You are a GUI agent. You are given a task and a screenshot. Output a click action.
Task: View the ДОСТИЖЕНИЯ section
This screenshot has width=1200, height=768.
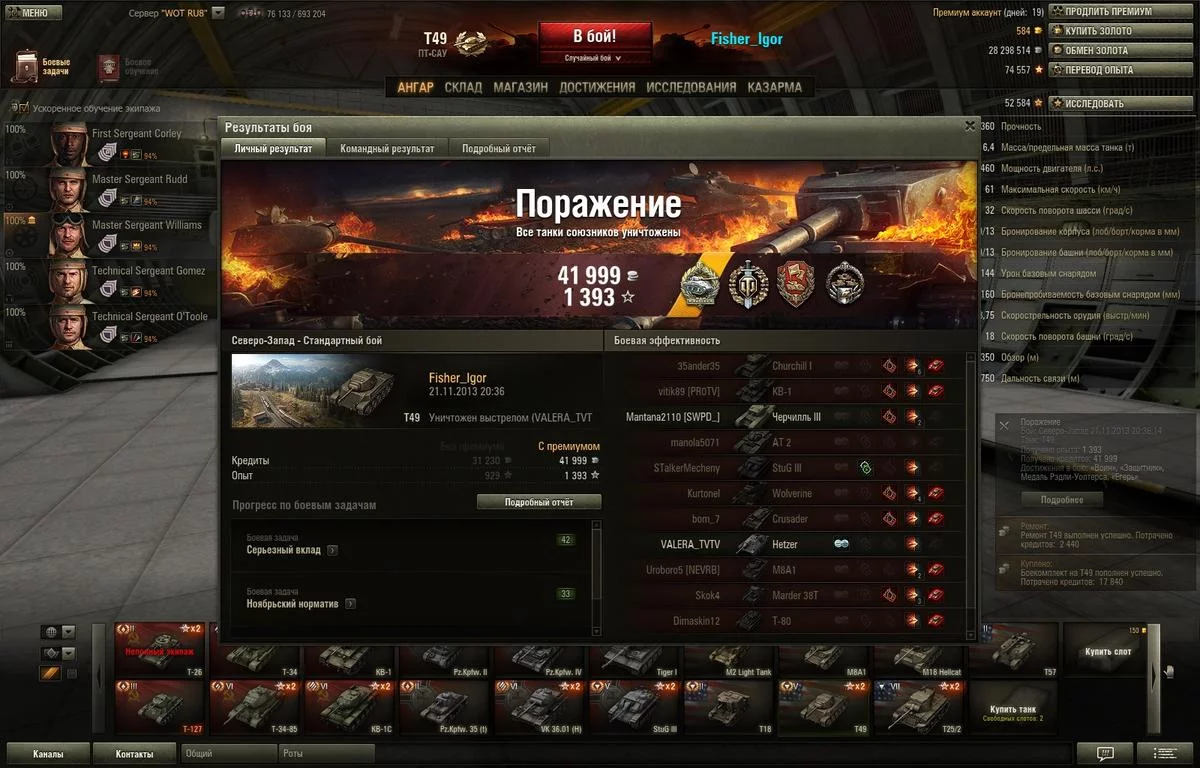tap(597, 87)
